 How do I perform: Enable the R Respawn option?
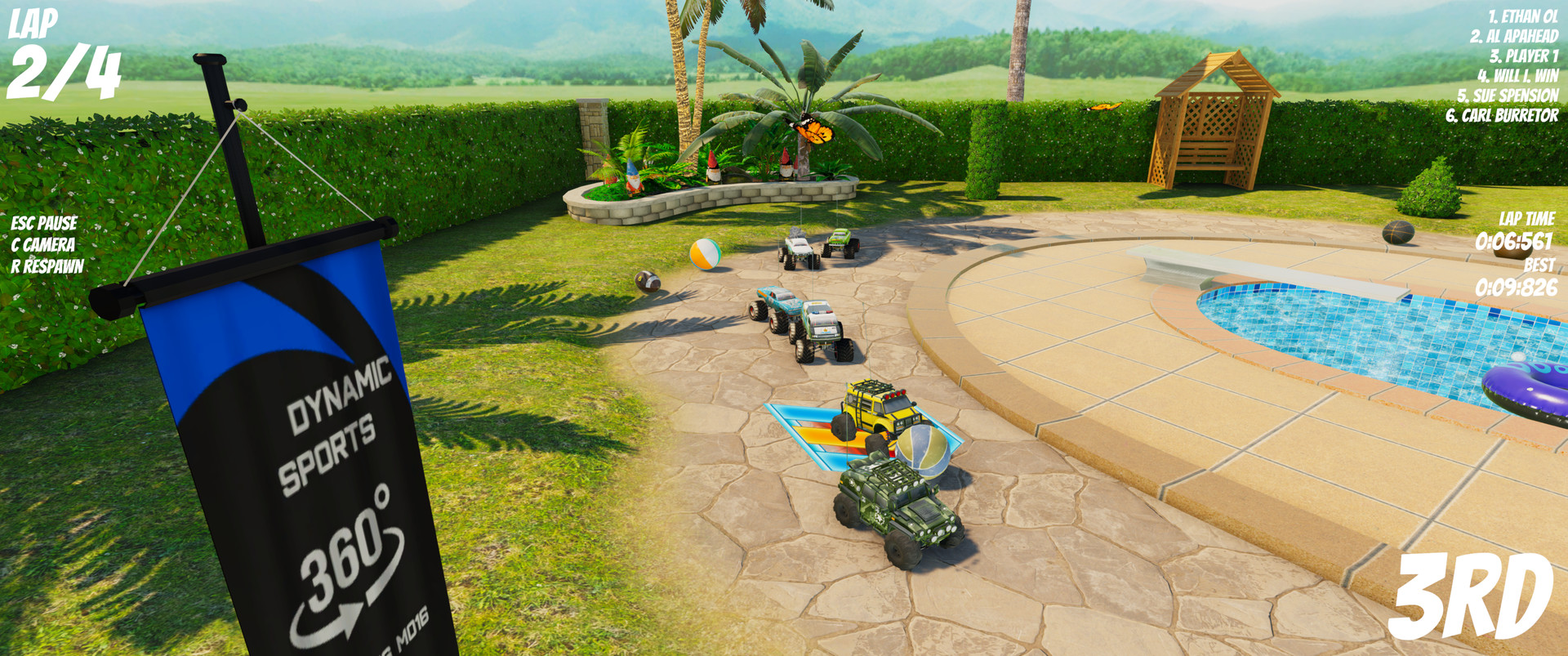(47, 266)
